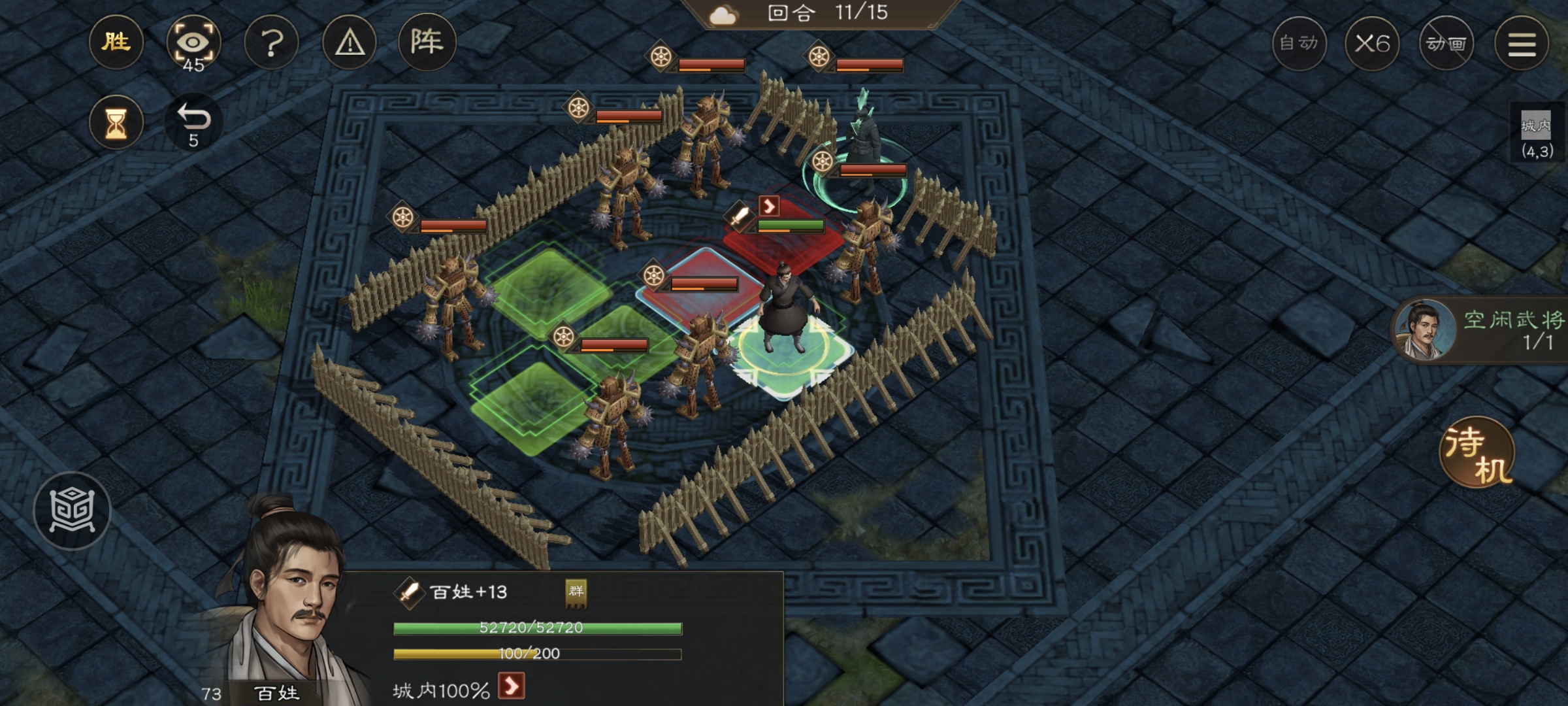Undo the last move with the arrow button
1568x706 pixels.
point(193,122)
